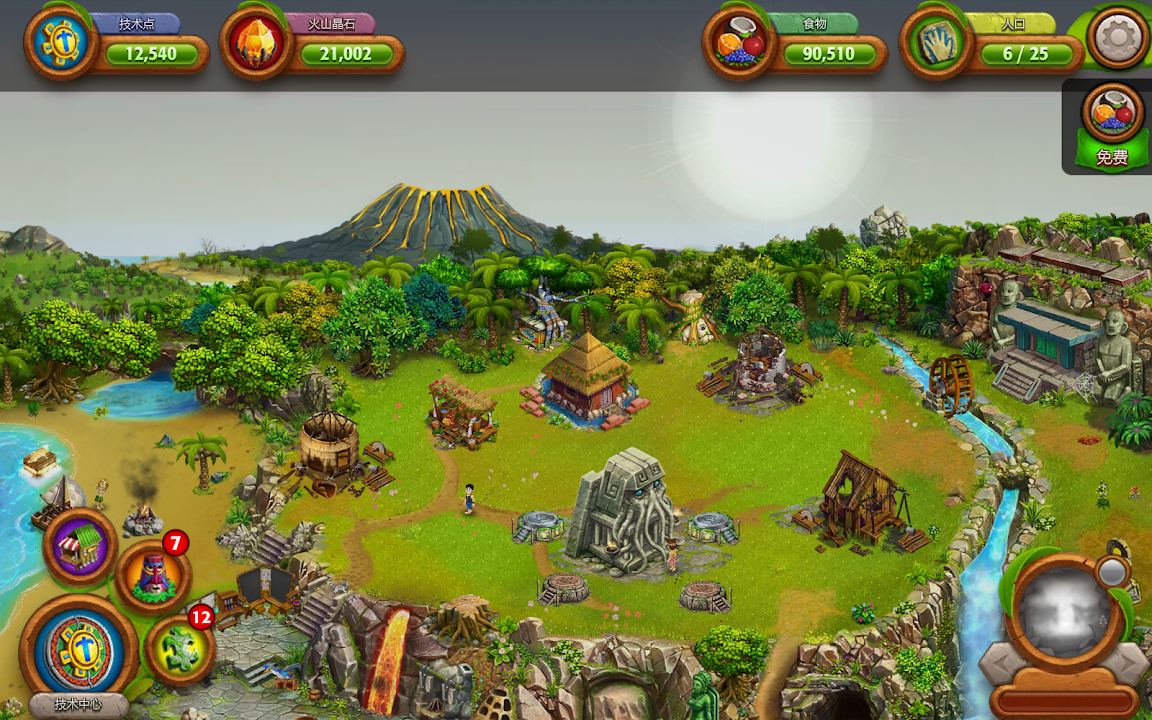Click the population (人口) handprint icon
This screenshot has width=1152, height=720.
[936, 42]
